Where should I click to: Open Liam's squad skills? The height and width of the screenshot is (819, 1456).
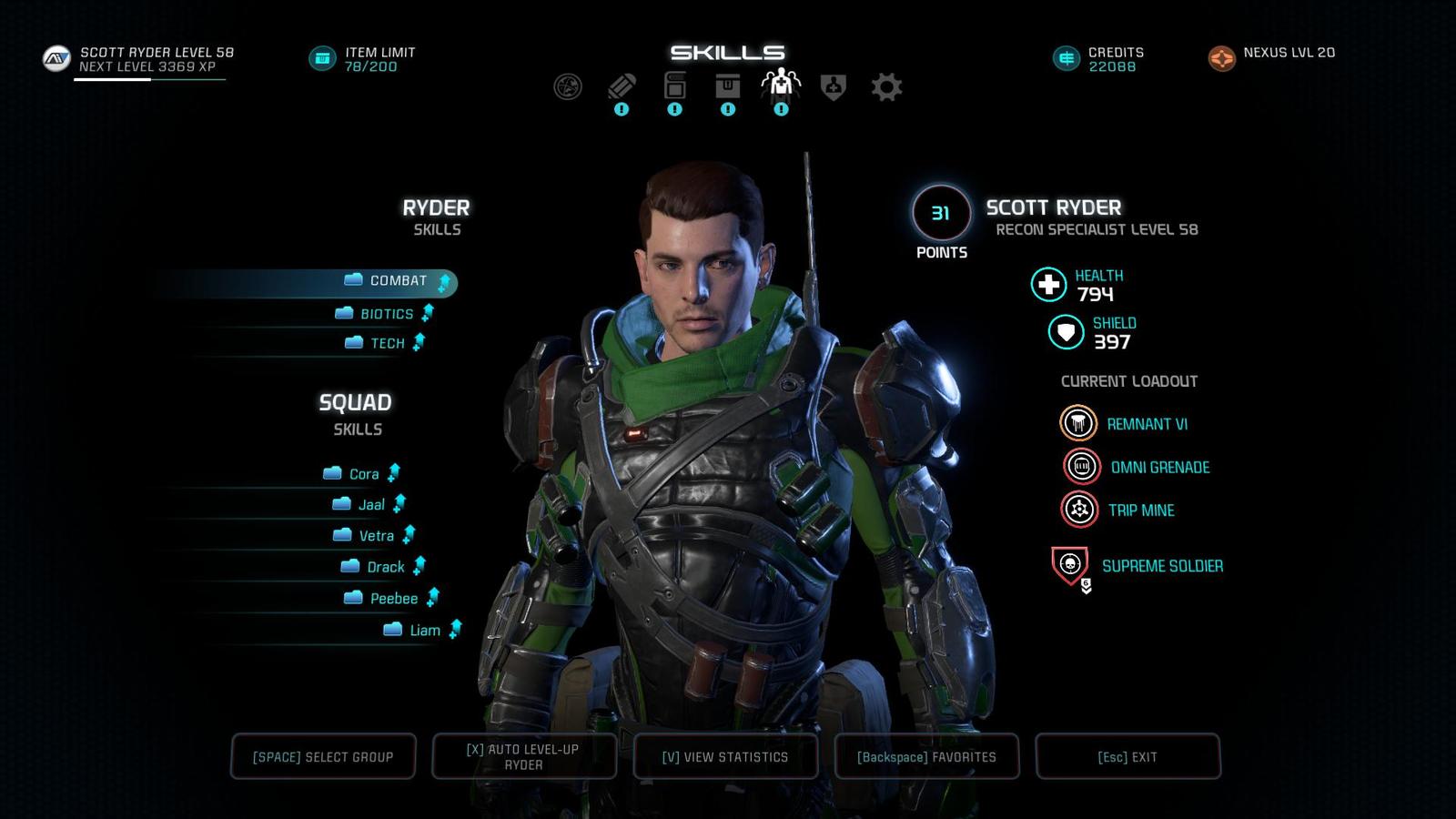(x=424, y=631)
